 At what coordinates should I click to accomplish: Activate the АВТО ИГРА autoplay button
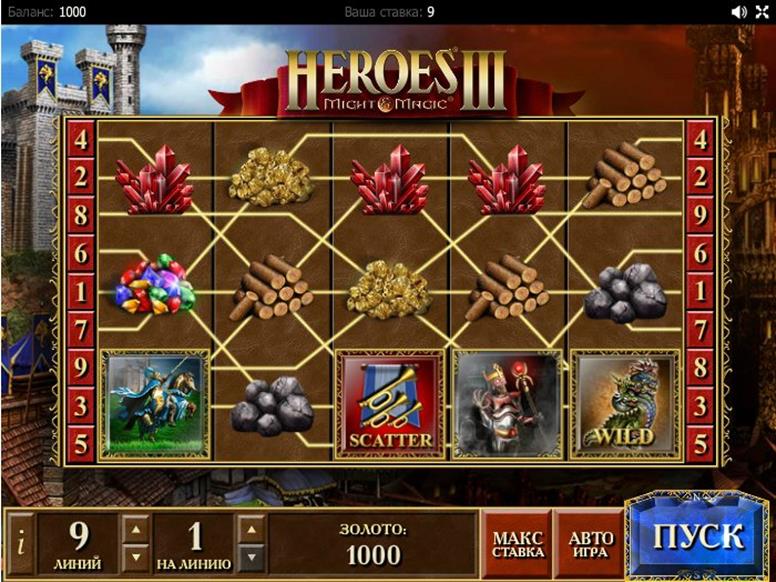(x=591, y=544)
